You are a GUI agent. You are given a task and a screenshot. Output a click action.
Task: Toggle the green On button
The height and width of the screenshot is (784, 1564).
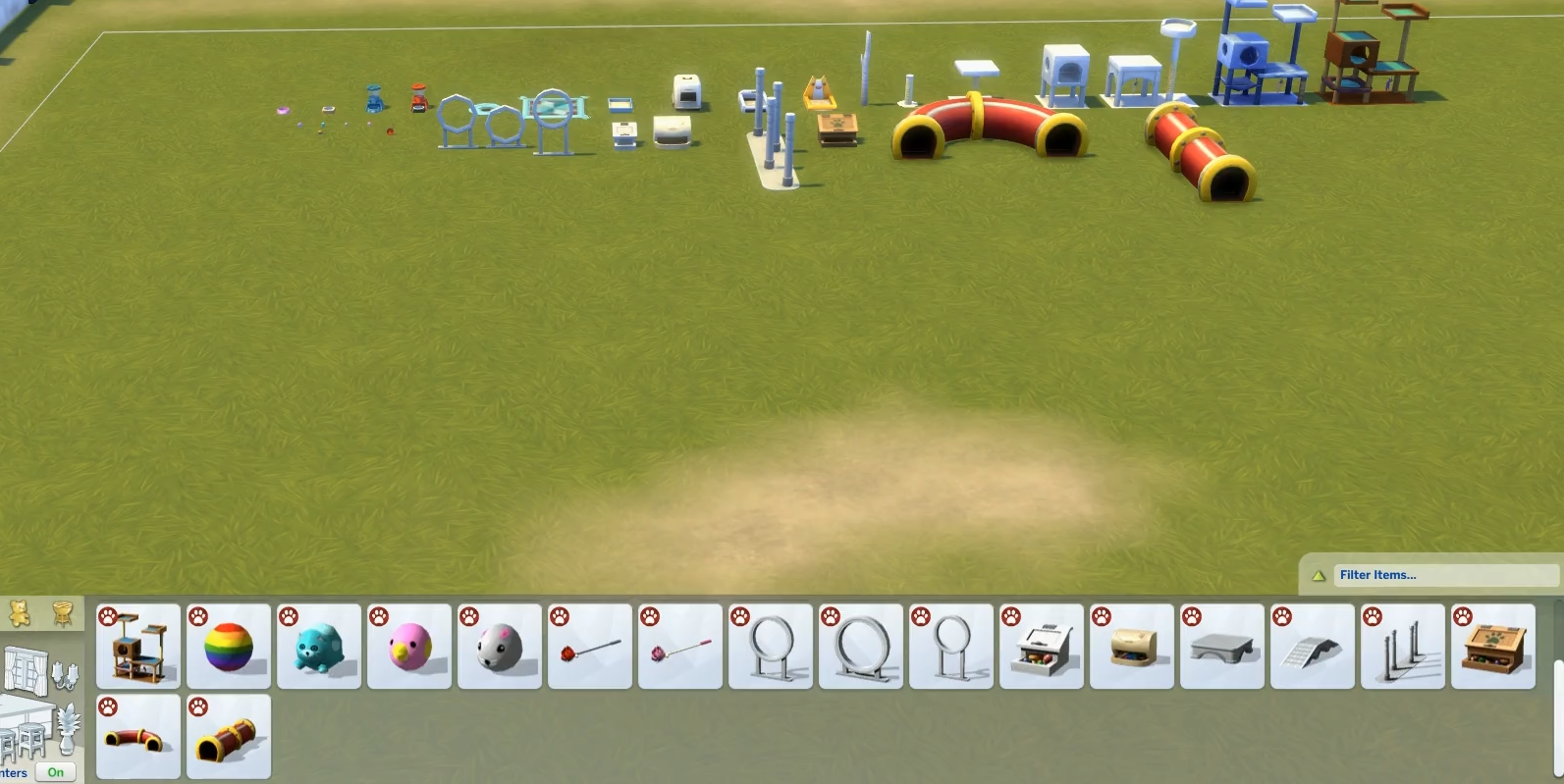(55, 772)
